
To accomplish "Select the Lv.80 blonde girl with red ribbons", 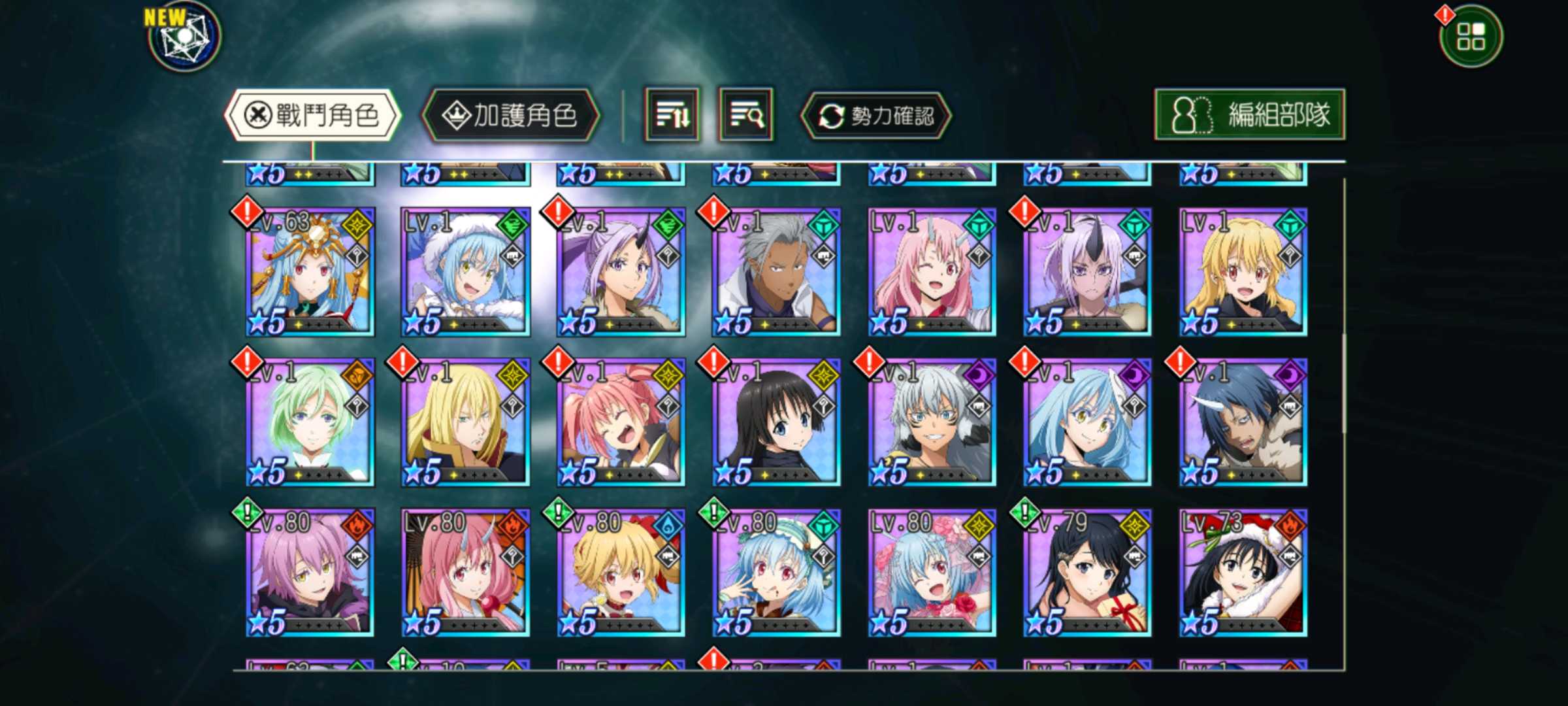I will tap(621, 573).
